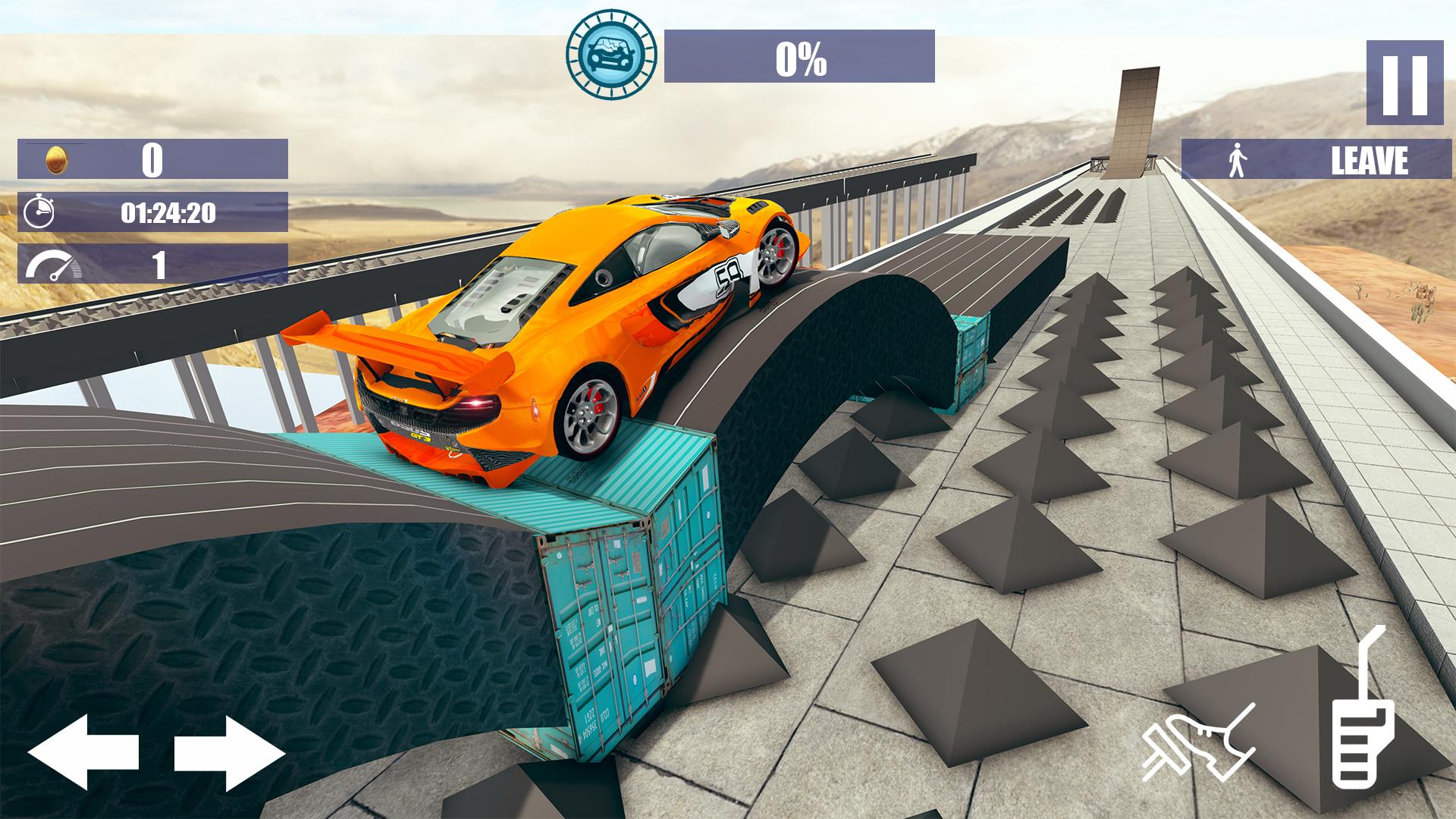The width and height of the screenshot is (1456, 819).
Task: Click the LEAVE car button
Action: [1316, 160]
